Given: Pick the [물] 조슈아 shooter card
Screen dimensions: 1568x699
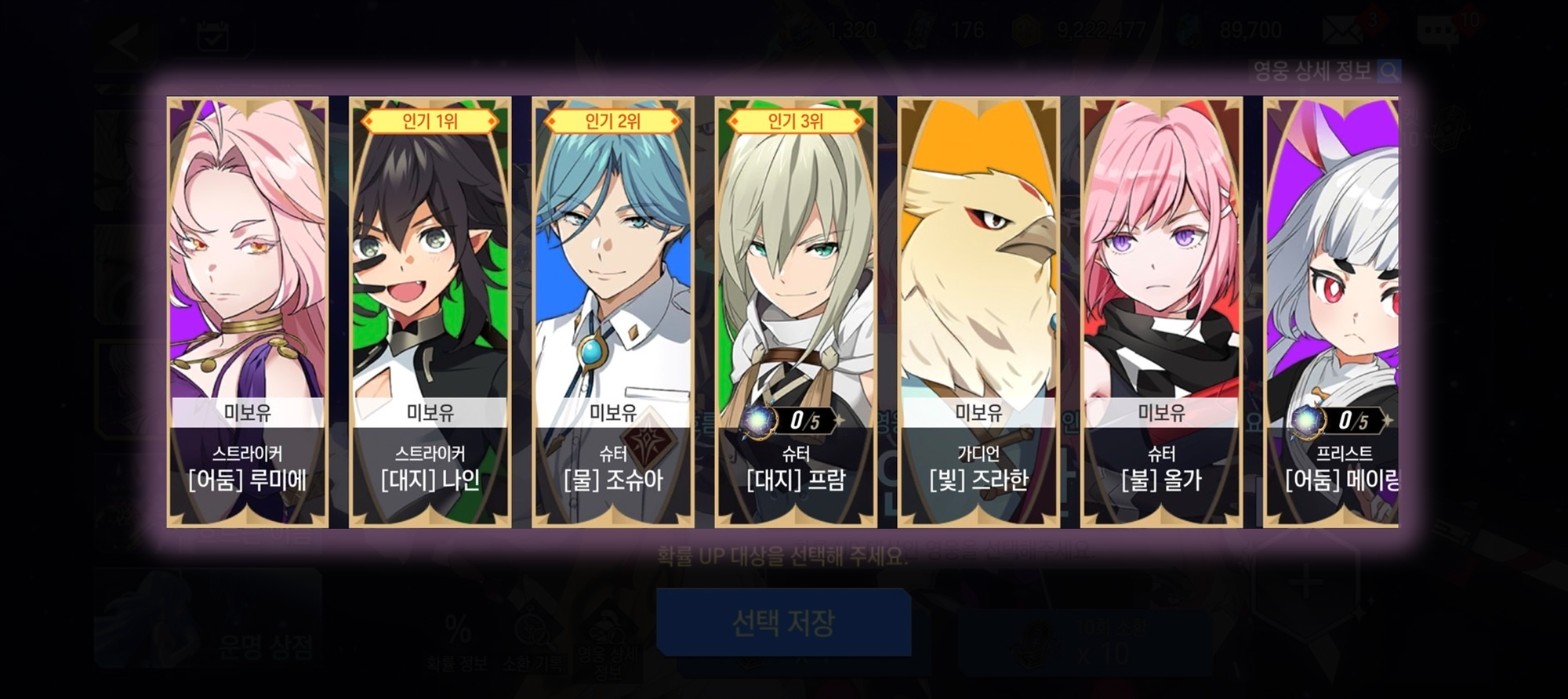Looking at the screenshot, I should tap(612, 312).
